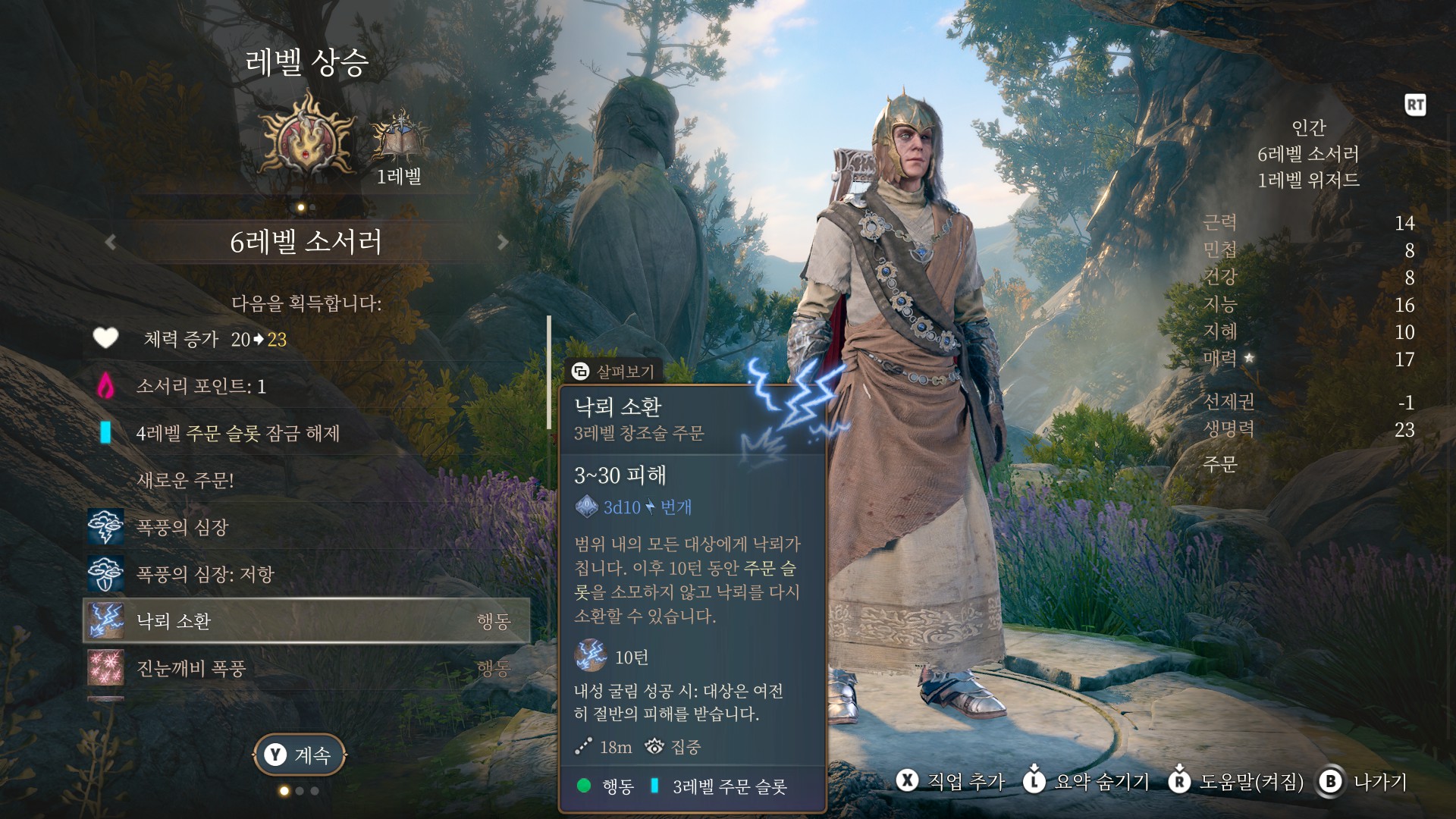Inspect the spell via 살펴보기 tab
The image size is (1456, 819).
click(x=613, y=371)
